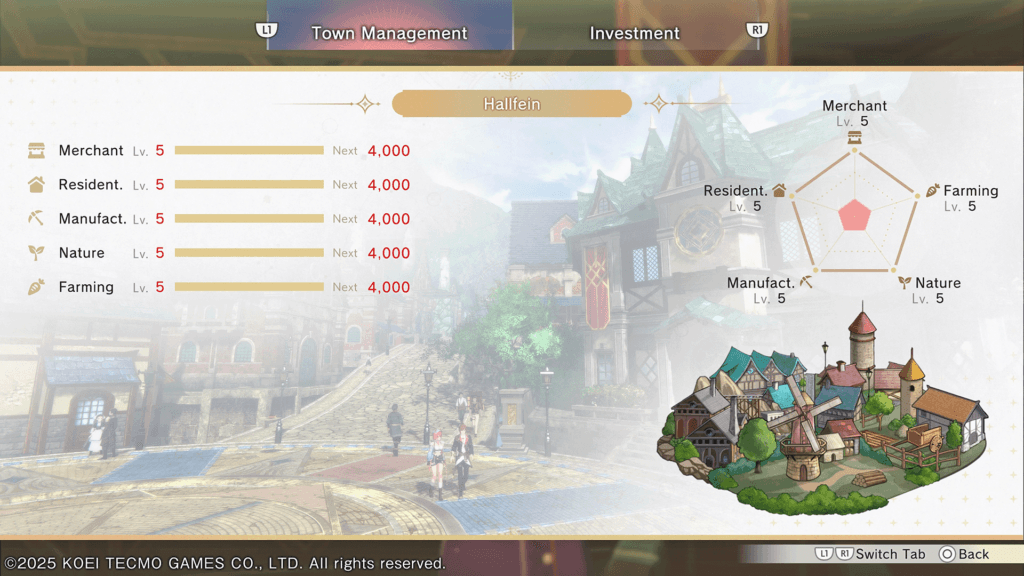Select the Farming level row
Image resolution: width=1024 pixels, height=576 pixels.
219,287
